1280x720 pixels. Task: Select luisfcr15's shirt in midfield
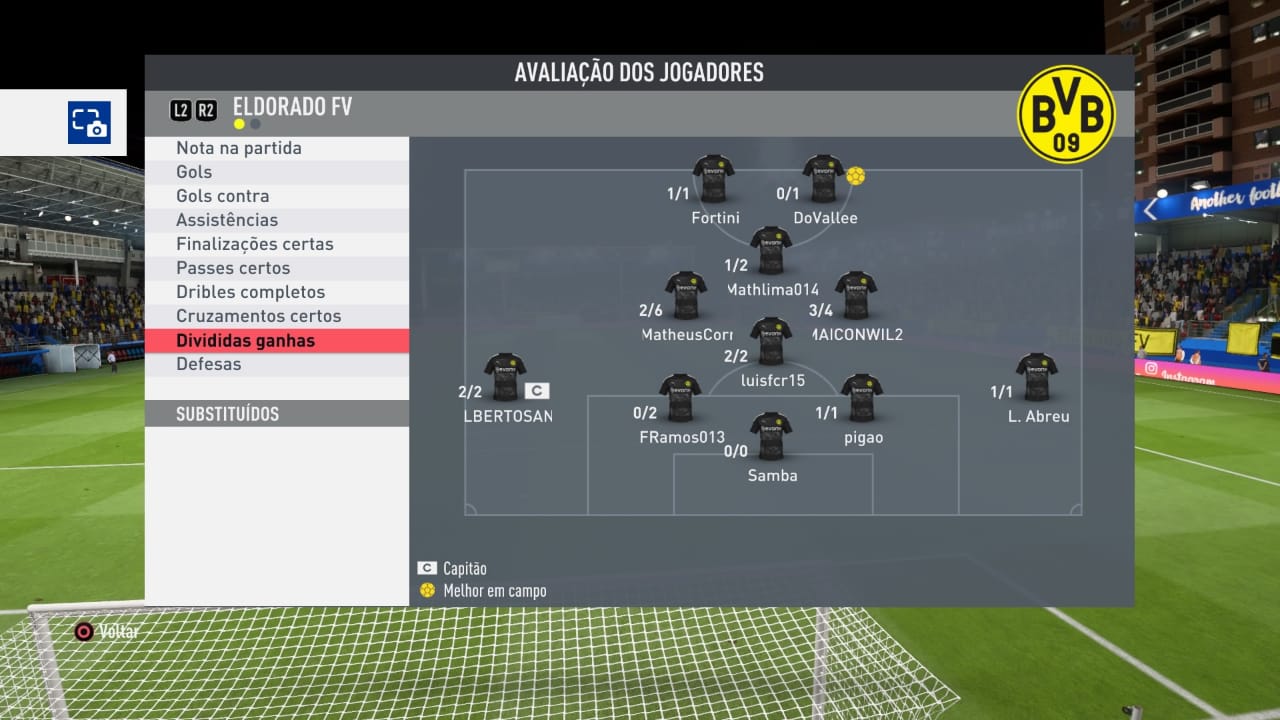[771, 341]
